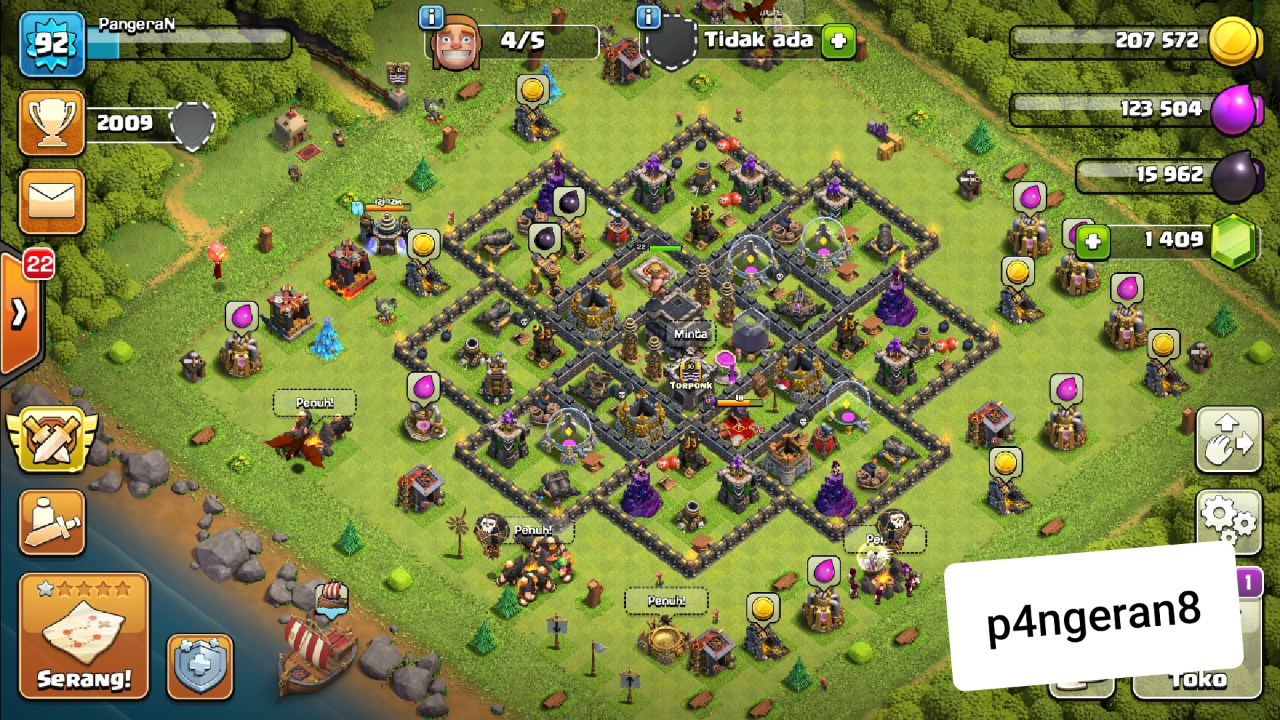View the level 92 player profile badge
Viewport: 1280px width, 720px height.
pos(51,45)
